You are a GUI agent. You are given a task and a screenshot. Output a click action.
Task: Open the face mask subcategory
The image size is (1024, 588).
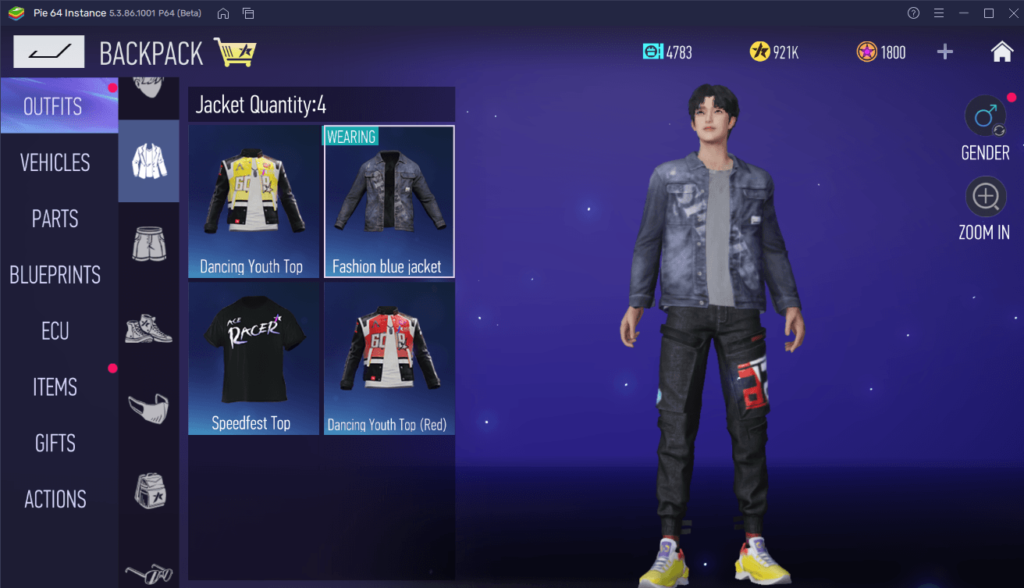148,407
